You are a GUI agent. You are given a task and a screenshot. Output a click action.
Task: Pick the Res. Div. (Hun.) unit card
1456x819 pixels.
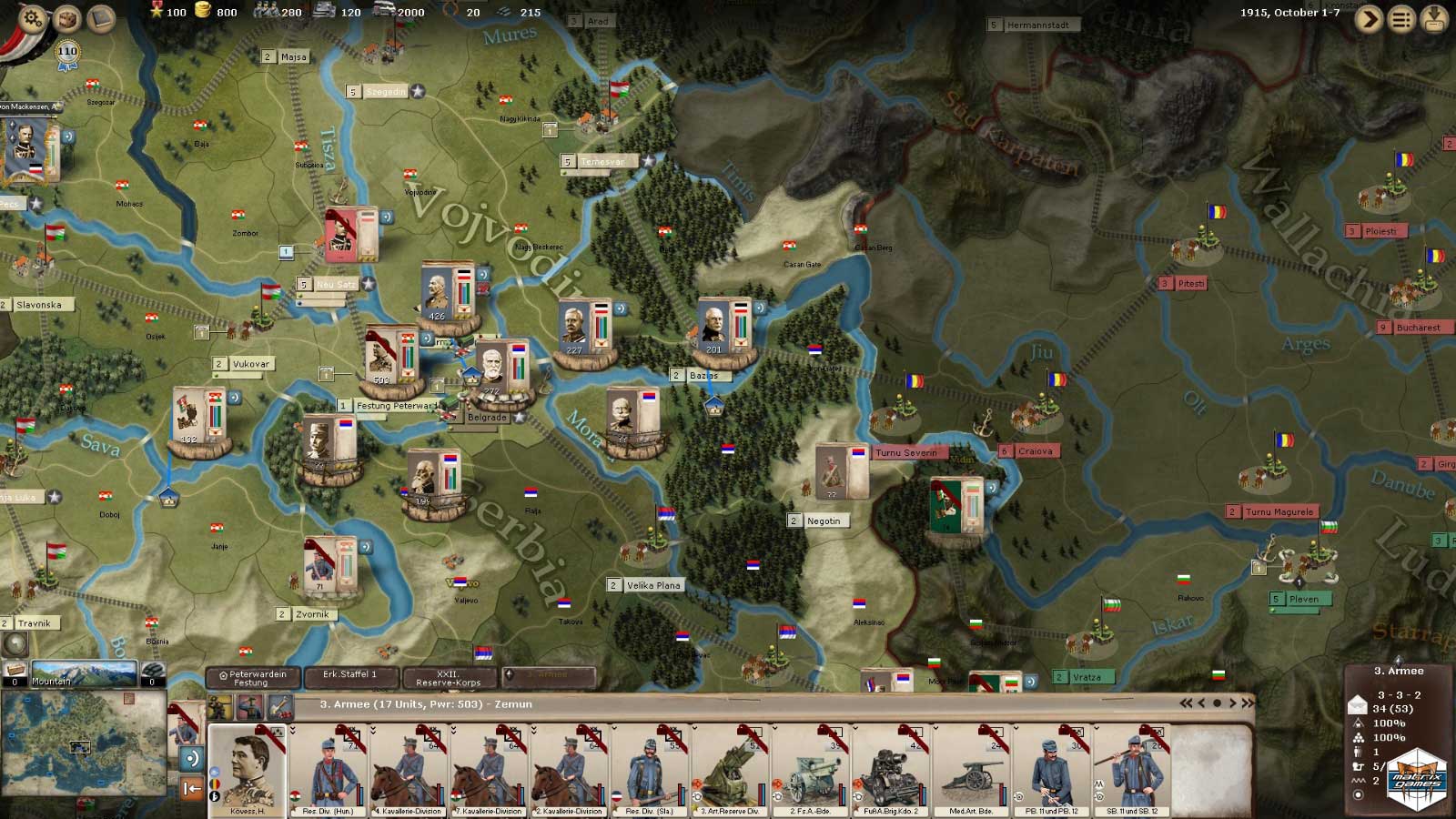[x=329, y=770]
